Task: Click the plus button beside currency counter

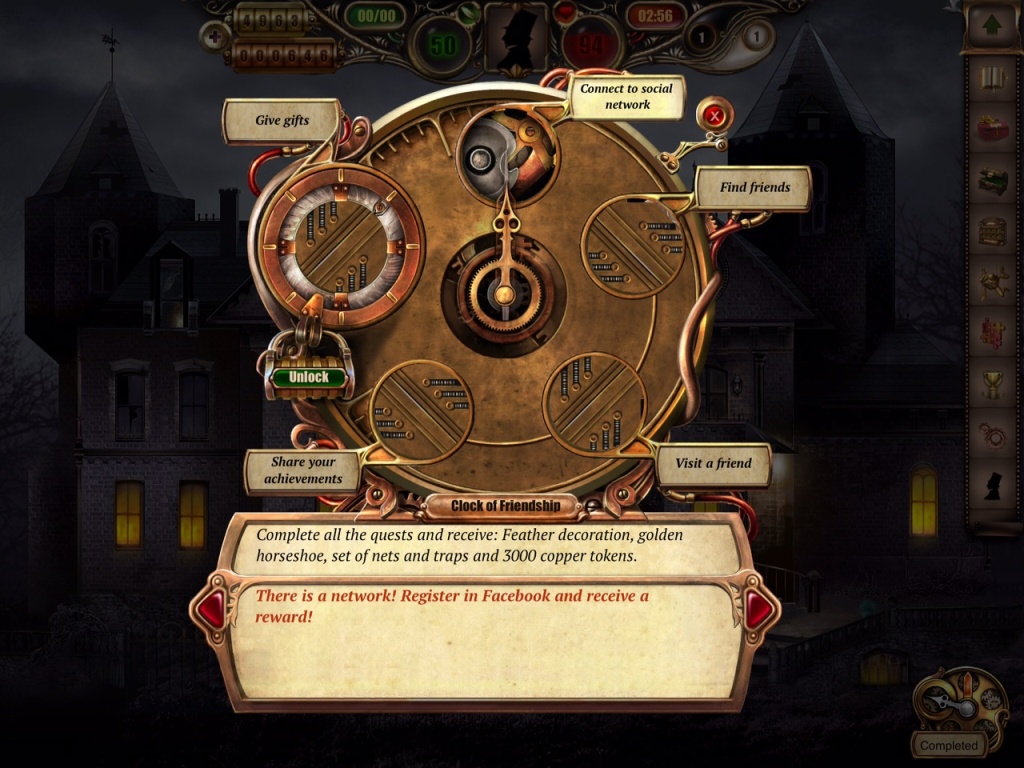Action: (213, 37)
